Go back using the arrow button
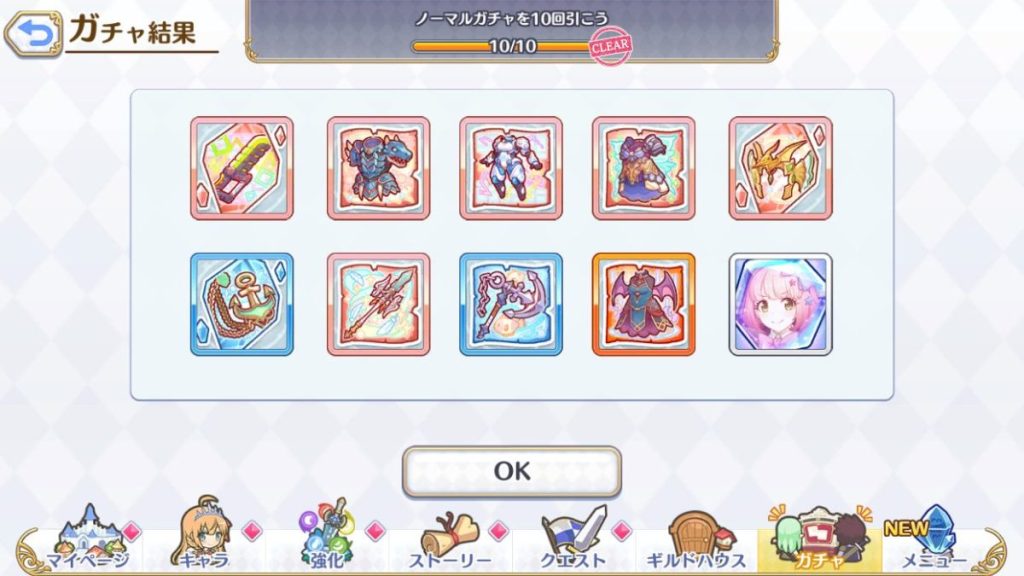Image resolution: width=1024 pixels, height=576 pixels. pos(32,34)
